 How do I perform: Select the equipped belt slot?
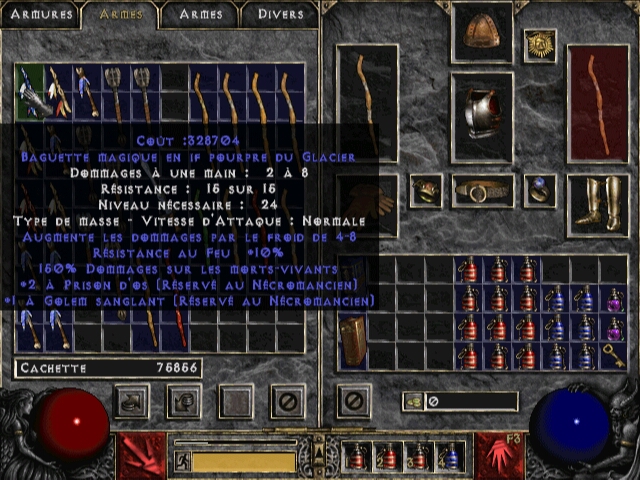point(482,190)
